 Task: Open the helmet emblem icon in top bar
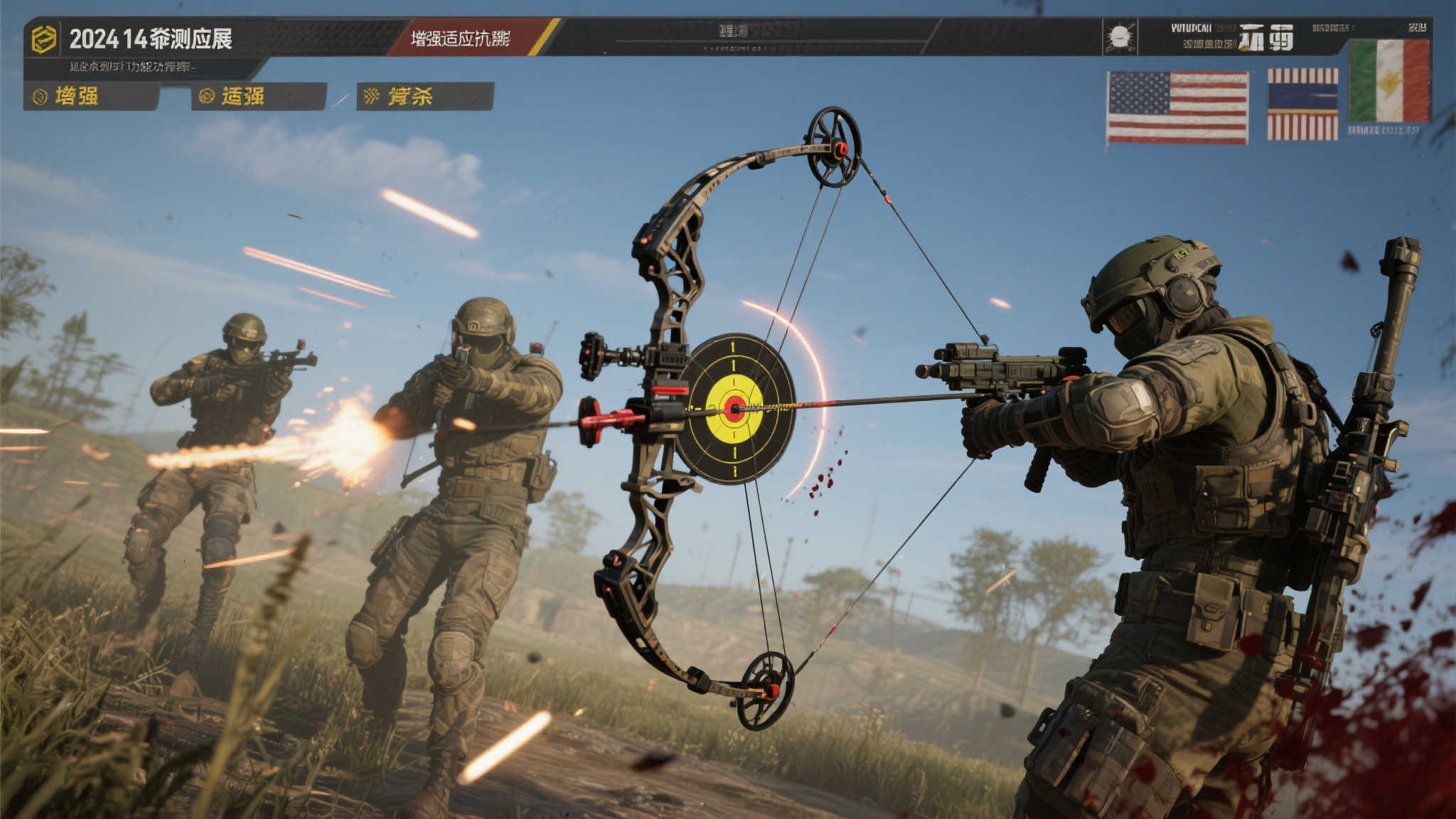click(1119, 37)
